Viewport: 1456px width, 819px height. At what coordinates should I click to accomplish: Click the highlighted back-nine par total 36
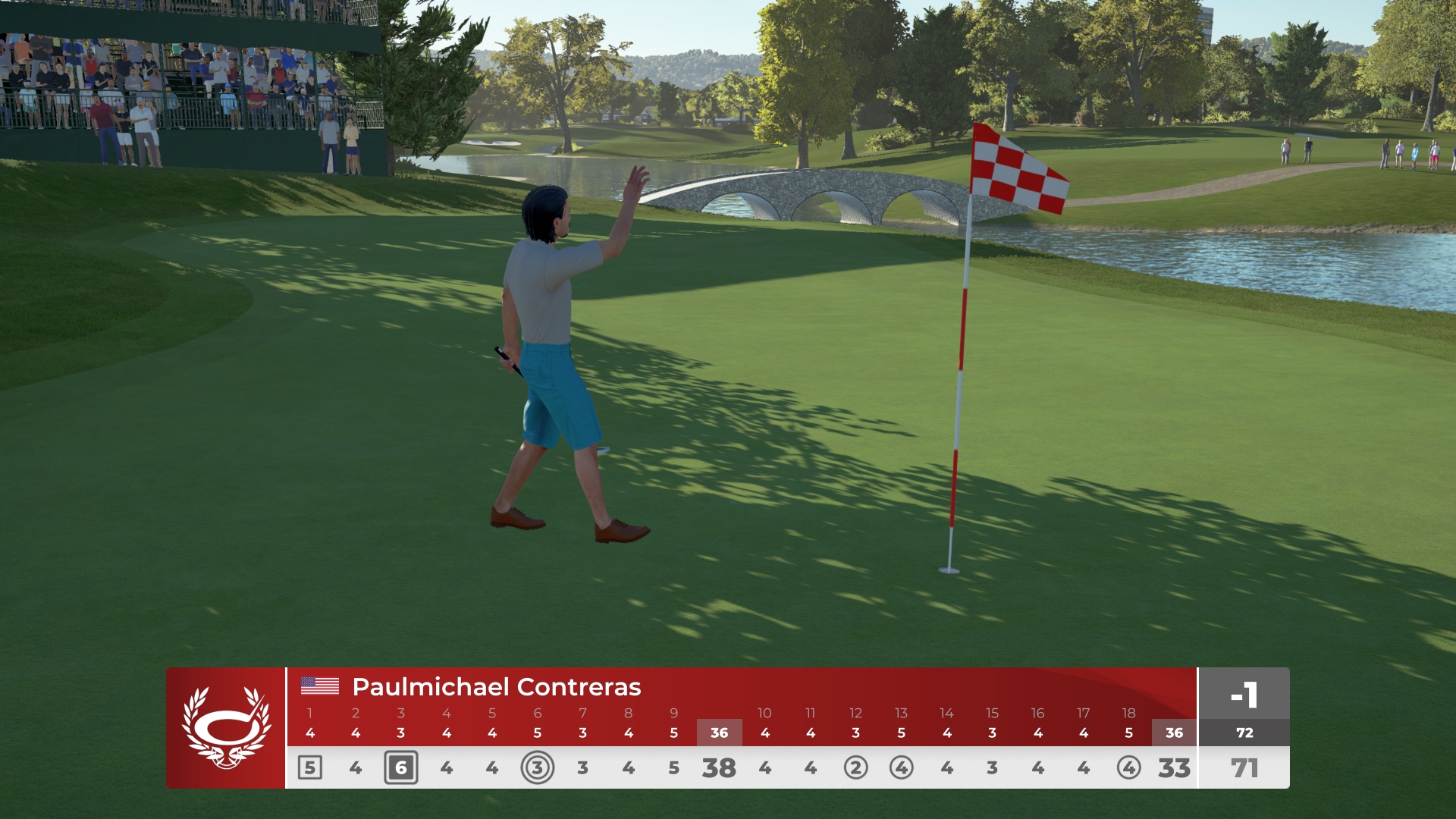click(x=1173, y=733)
